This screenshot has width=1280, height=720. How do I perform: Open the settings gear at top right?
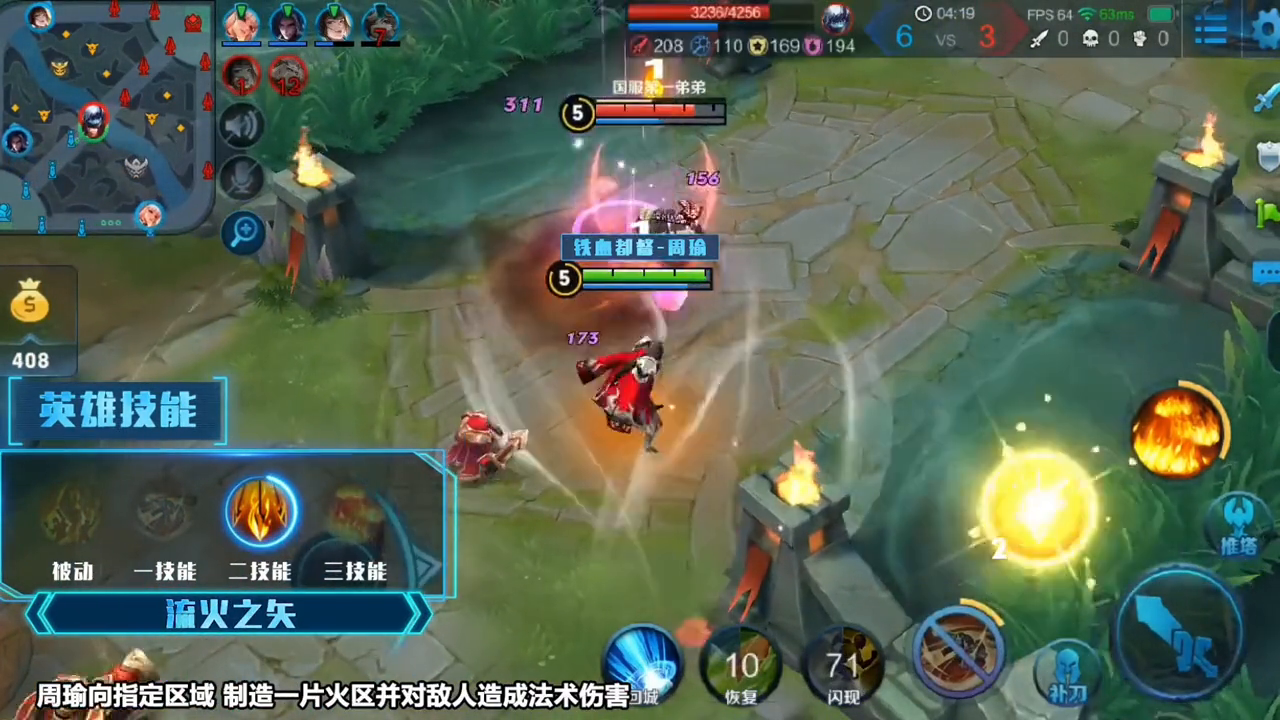click(1263, 30)
